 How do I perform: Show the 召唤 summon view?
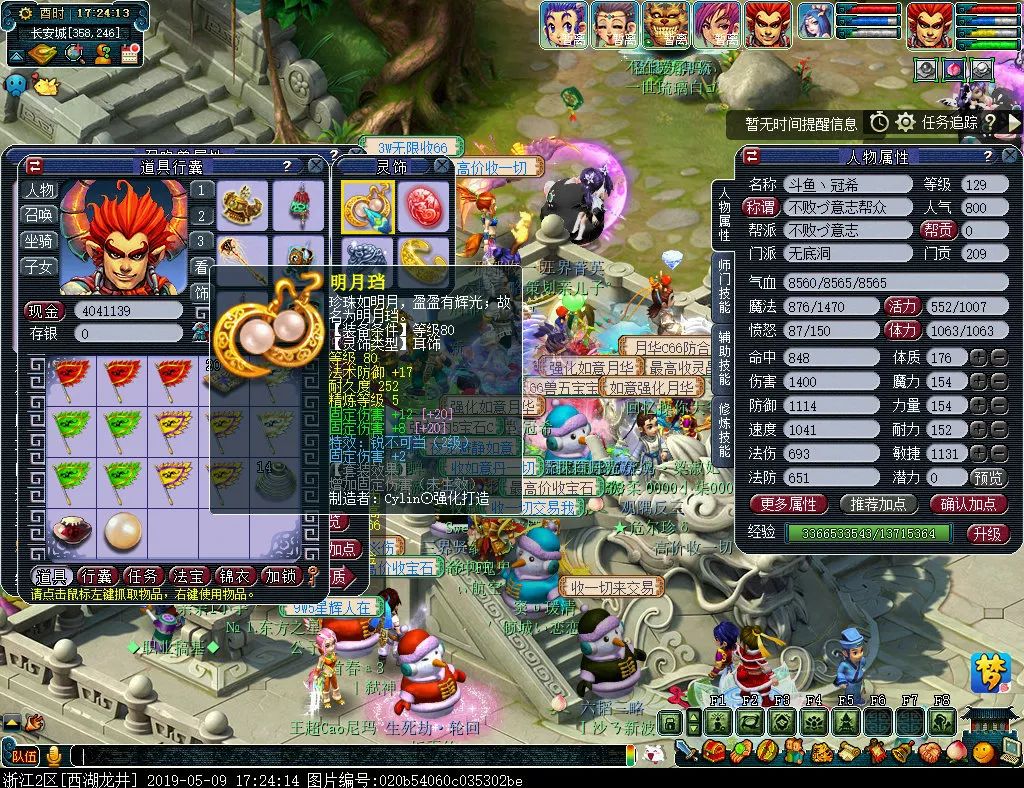pos(40,215)
